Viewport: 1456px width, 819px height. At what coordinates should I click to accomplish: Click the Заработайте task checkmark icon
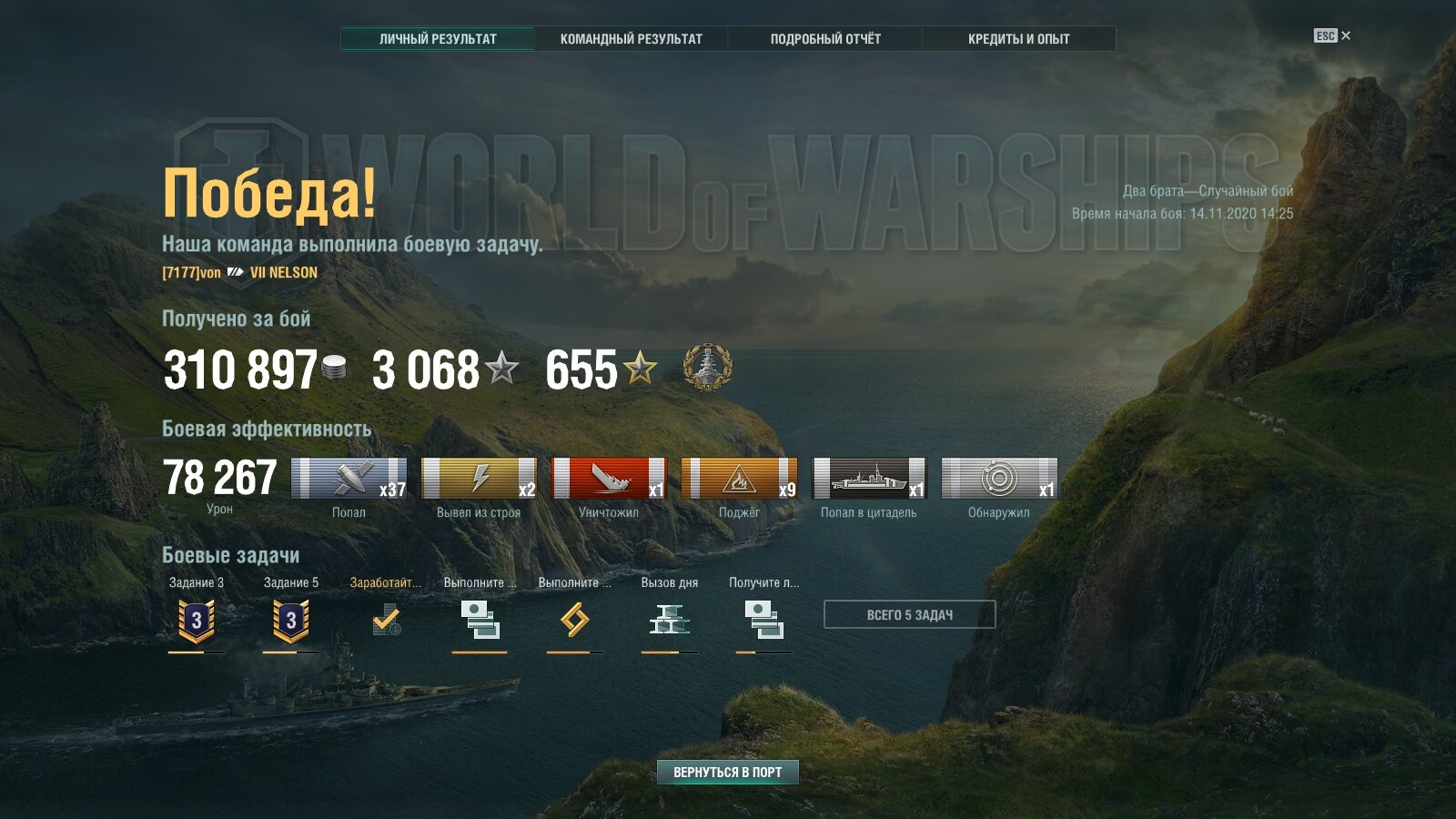tap(386, 621)
